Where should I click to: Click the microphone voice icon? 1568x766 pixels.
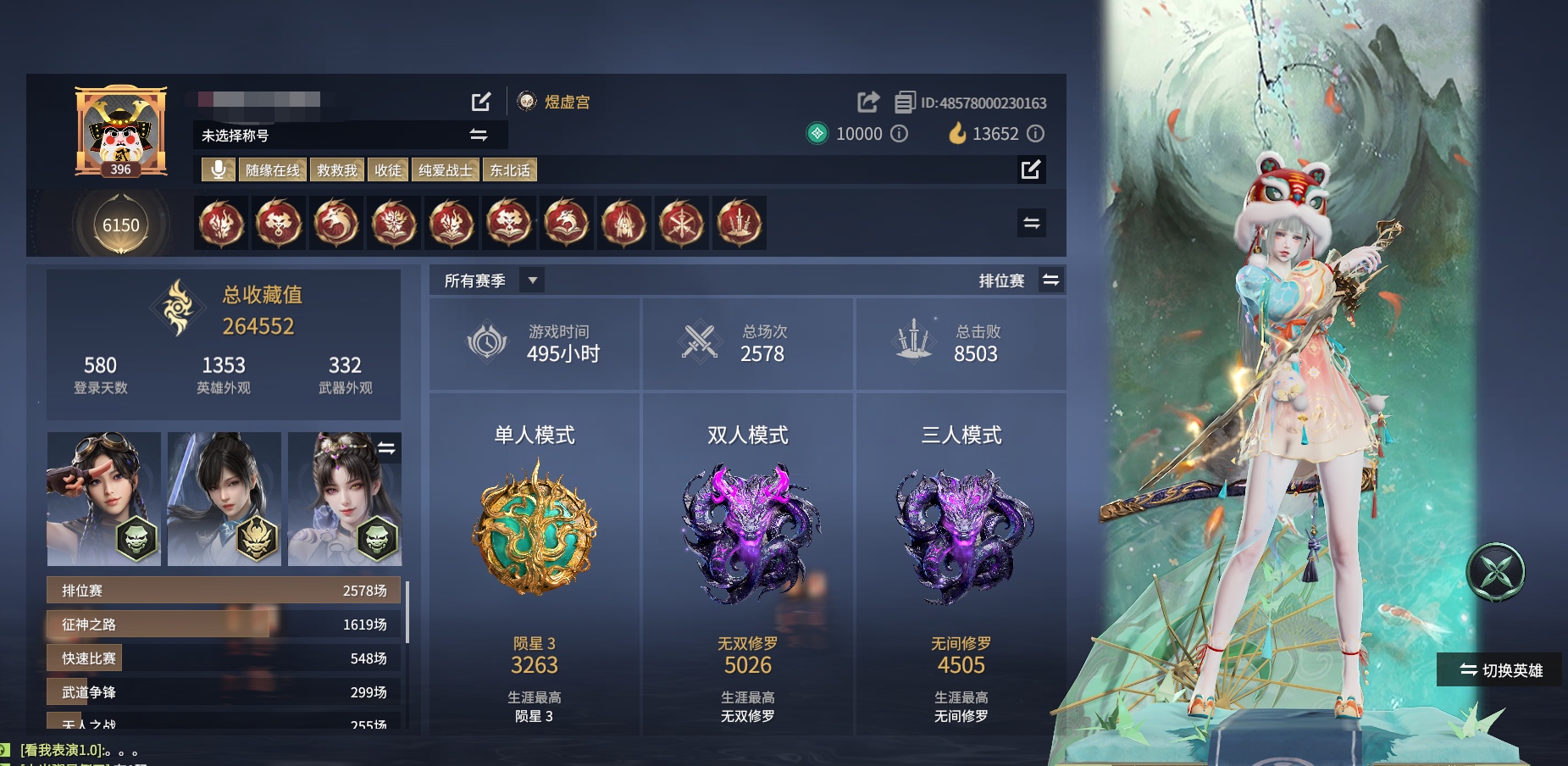pyautogui.click(x=219, y=169)
